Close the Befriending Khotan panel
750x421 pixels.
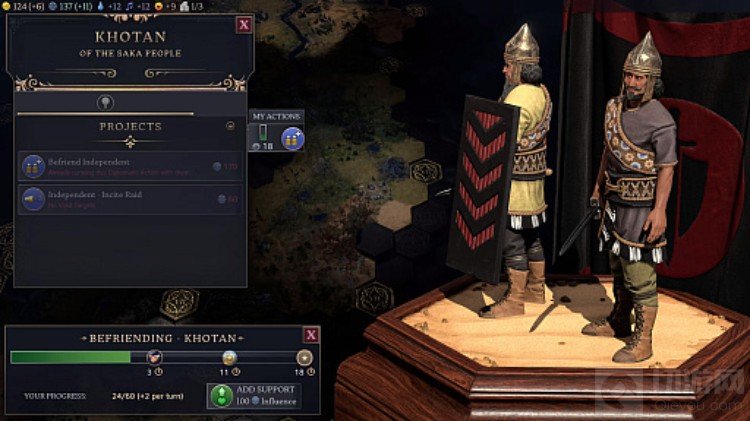311,335
